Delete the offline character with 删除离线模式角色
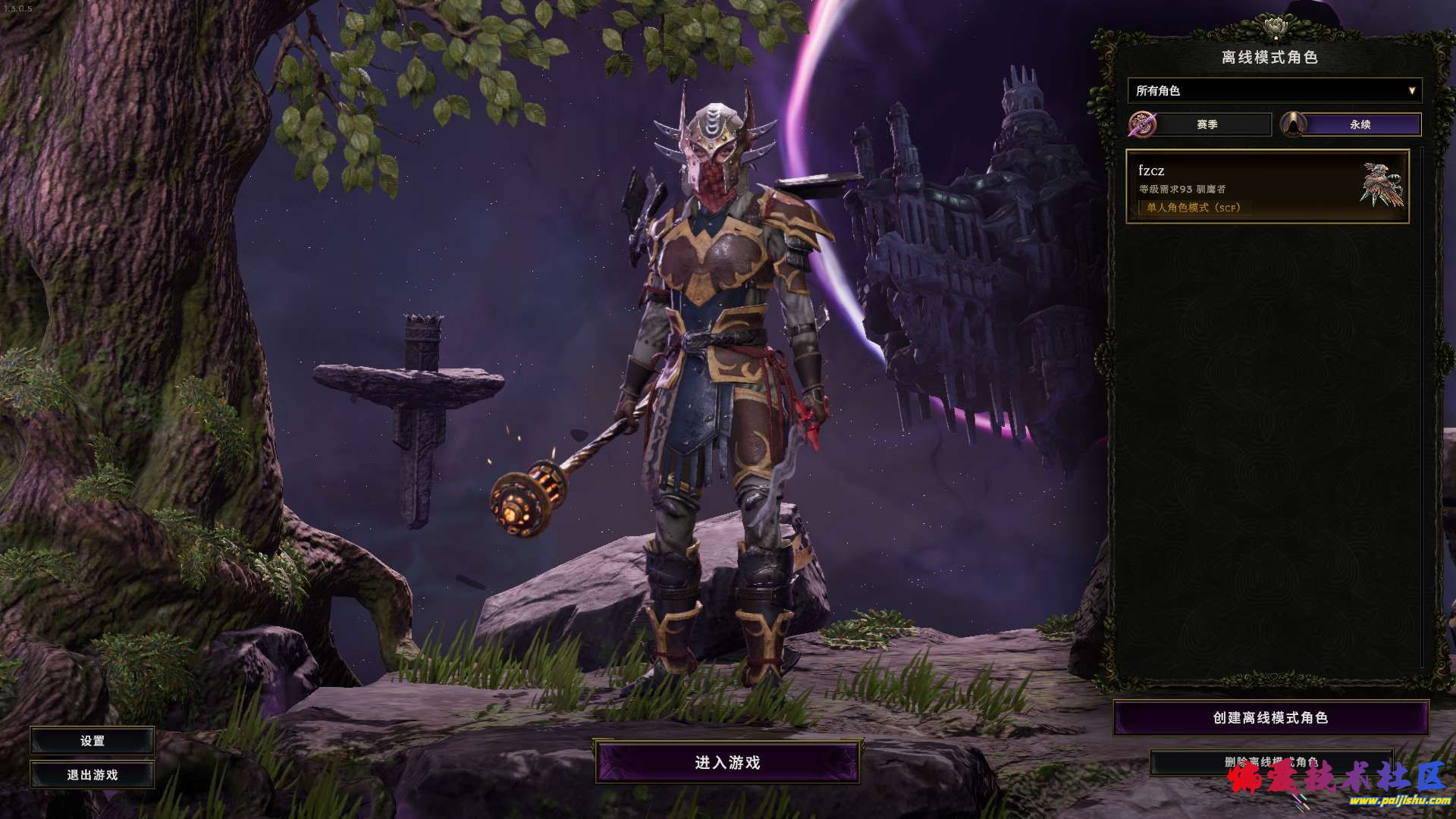Viewport: 1456px width, 819px height. [1270, 761]
